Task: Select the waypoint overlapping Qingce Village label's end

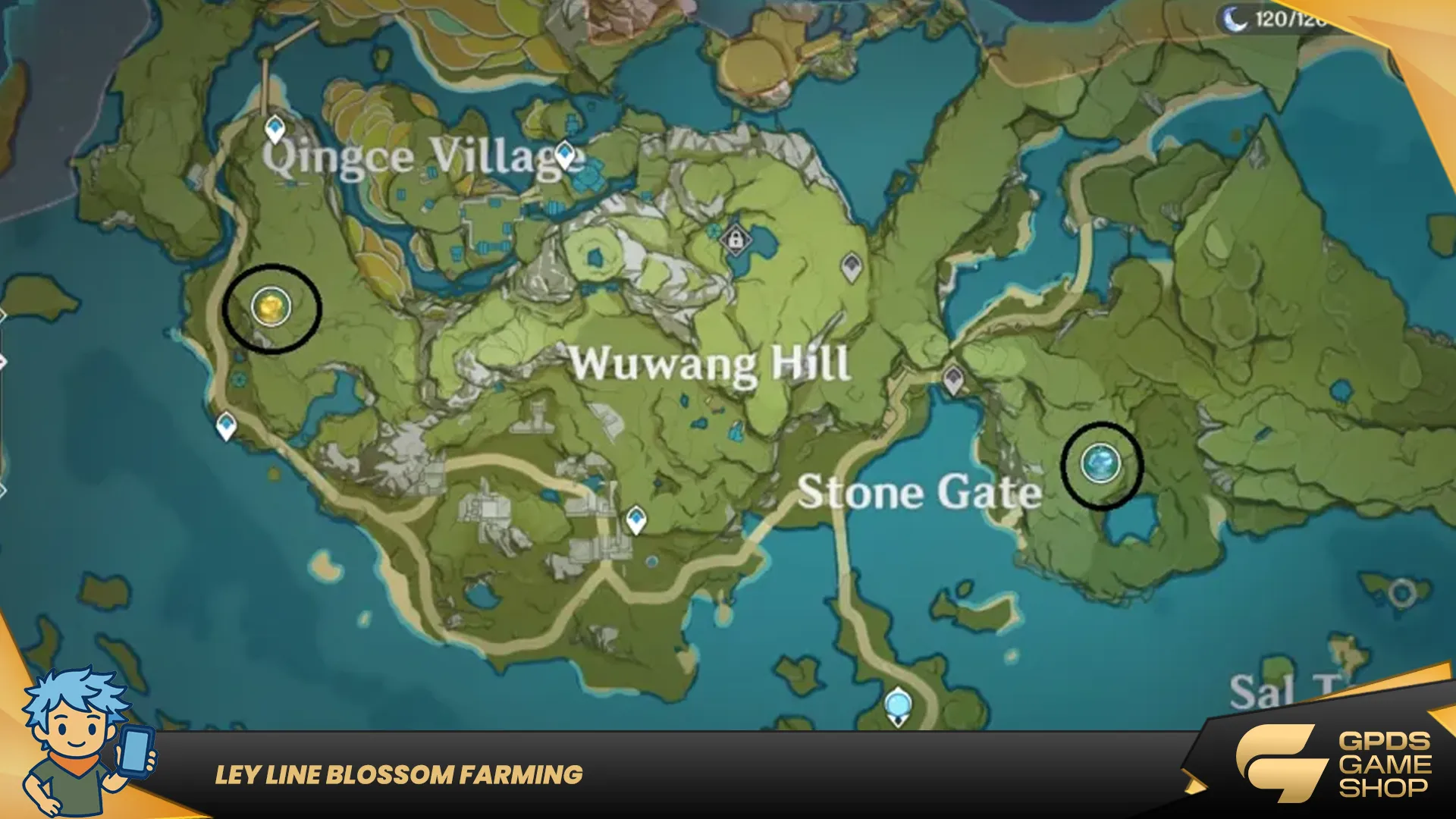Action: (565, 155)
